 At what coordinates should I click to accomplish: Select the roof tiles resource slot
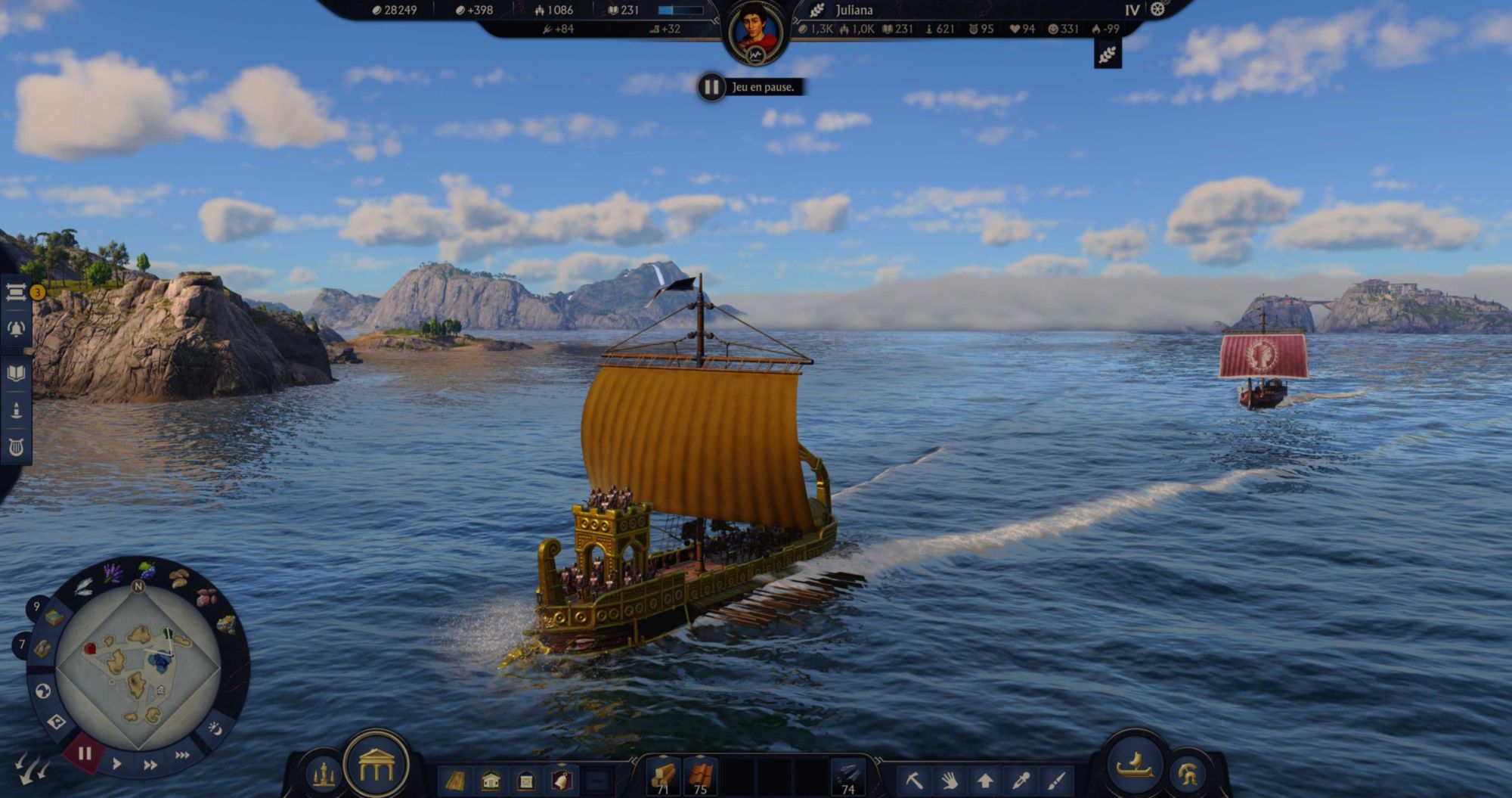(x=700, y=777)
